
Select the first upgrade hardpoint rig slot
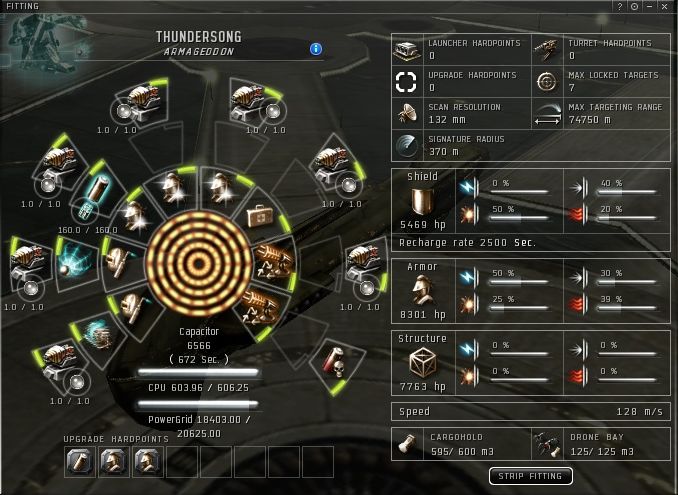tap(80, 461)
